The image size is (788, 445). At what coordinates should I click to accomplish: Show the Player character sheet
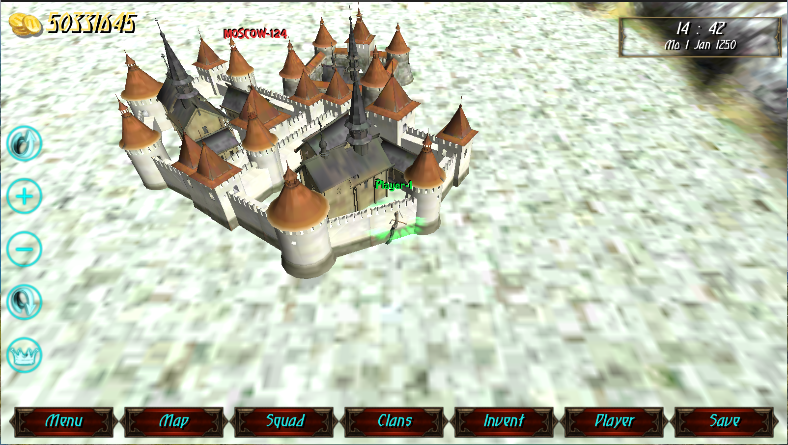[614, 421]
